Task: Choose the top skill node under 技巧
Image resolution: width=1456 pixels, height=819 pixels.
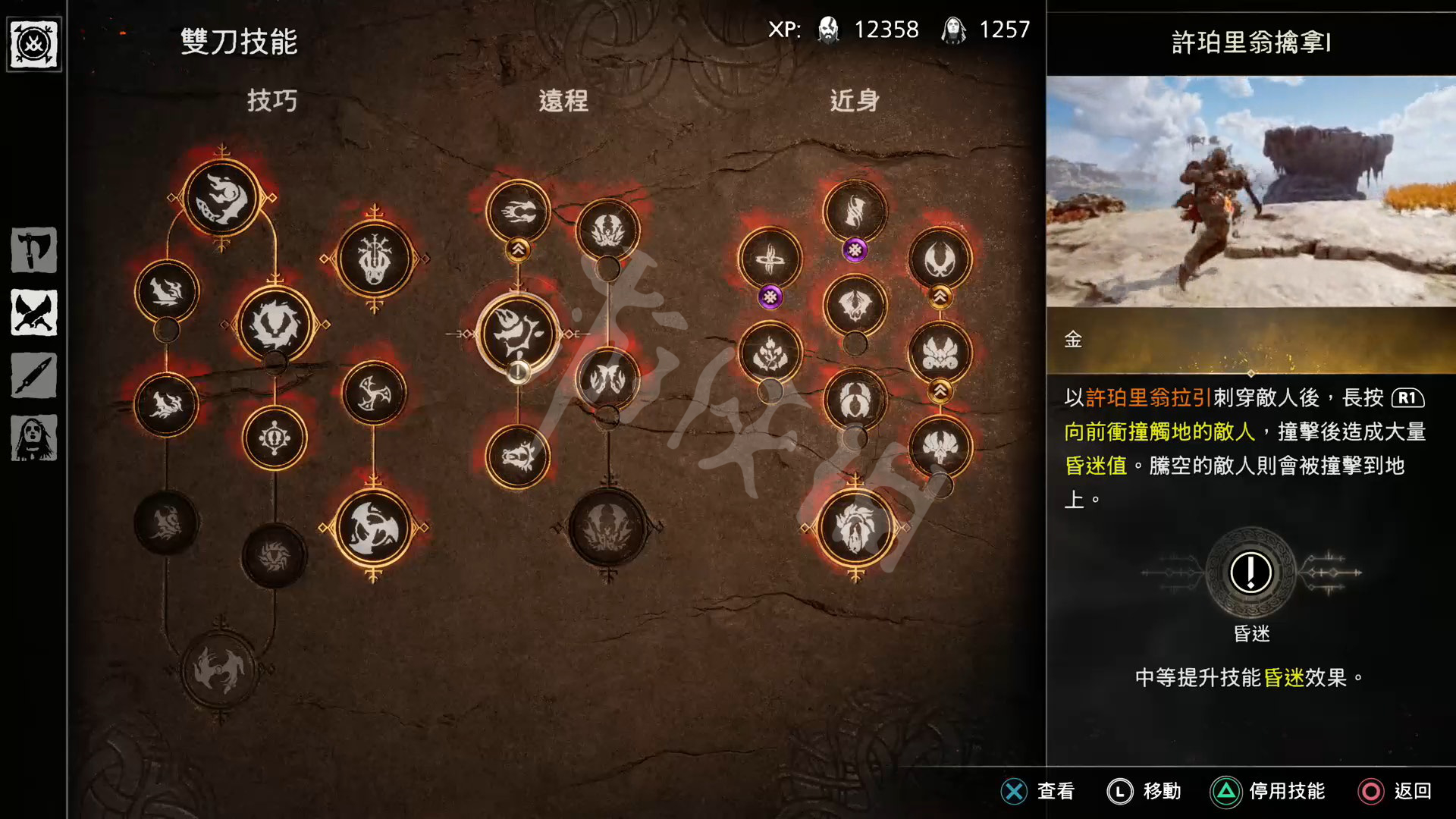Action: [x=221, y=199]
